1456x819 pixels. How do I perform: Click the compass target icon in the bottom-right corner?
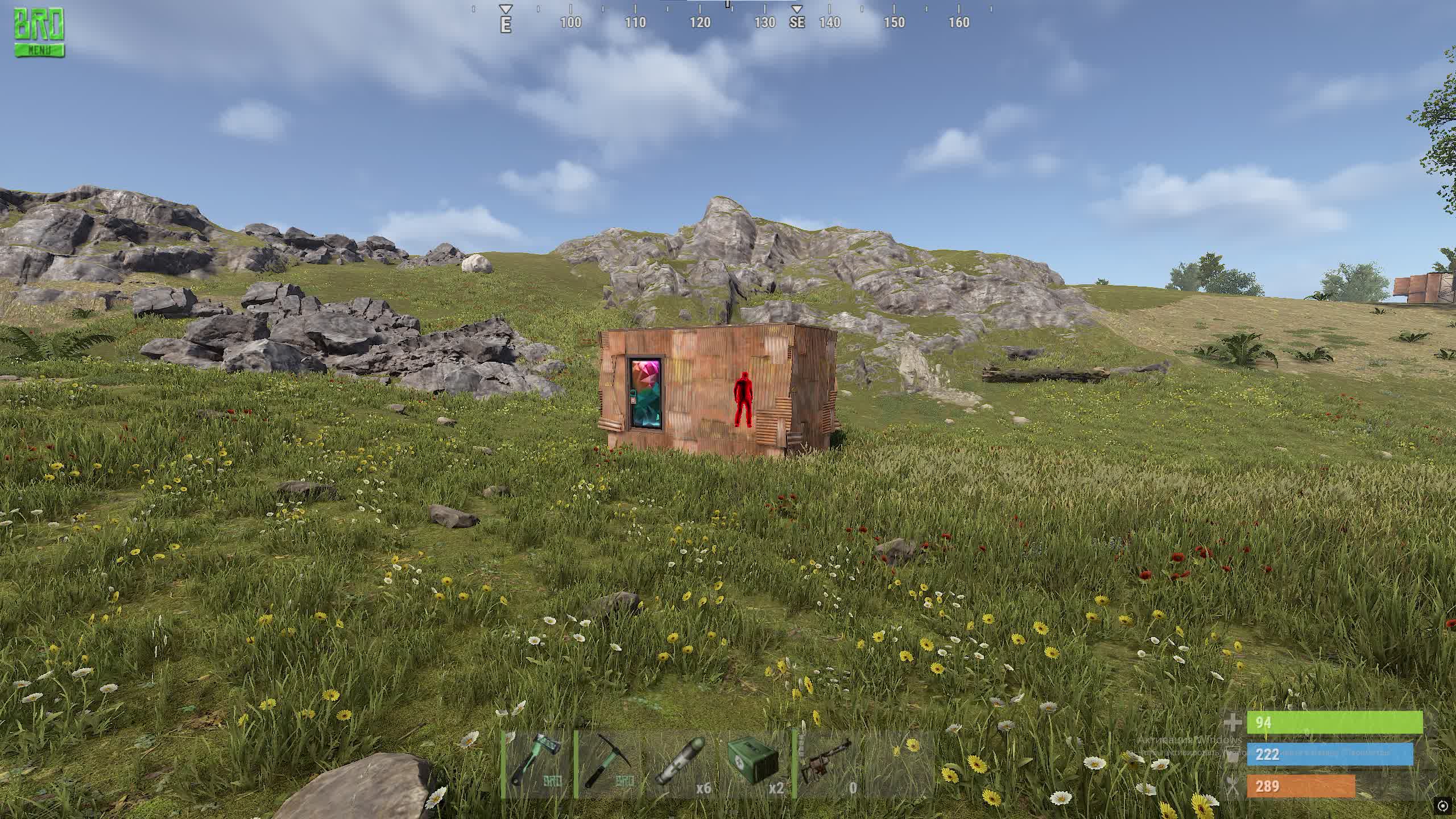coord(1442,805)
